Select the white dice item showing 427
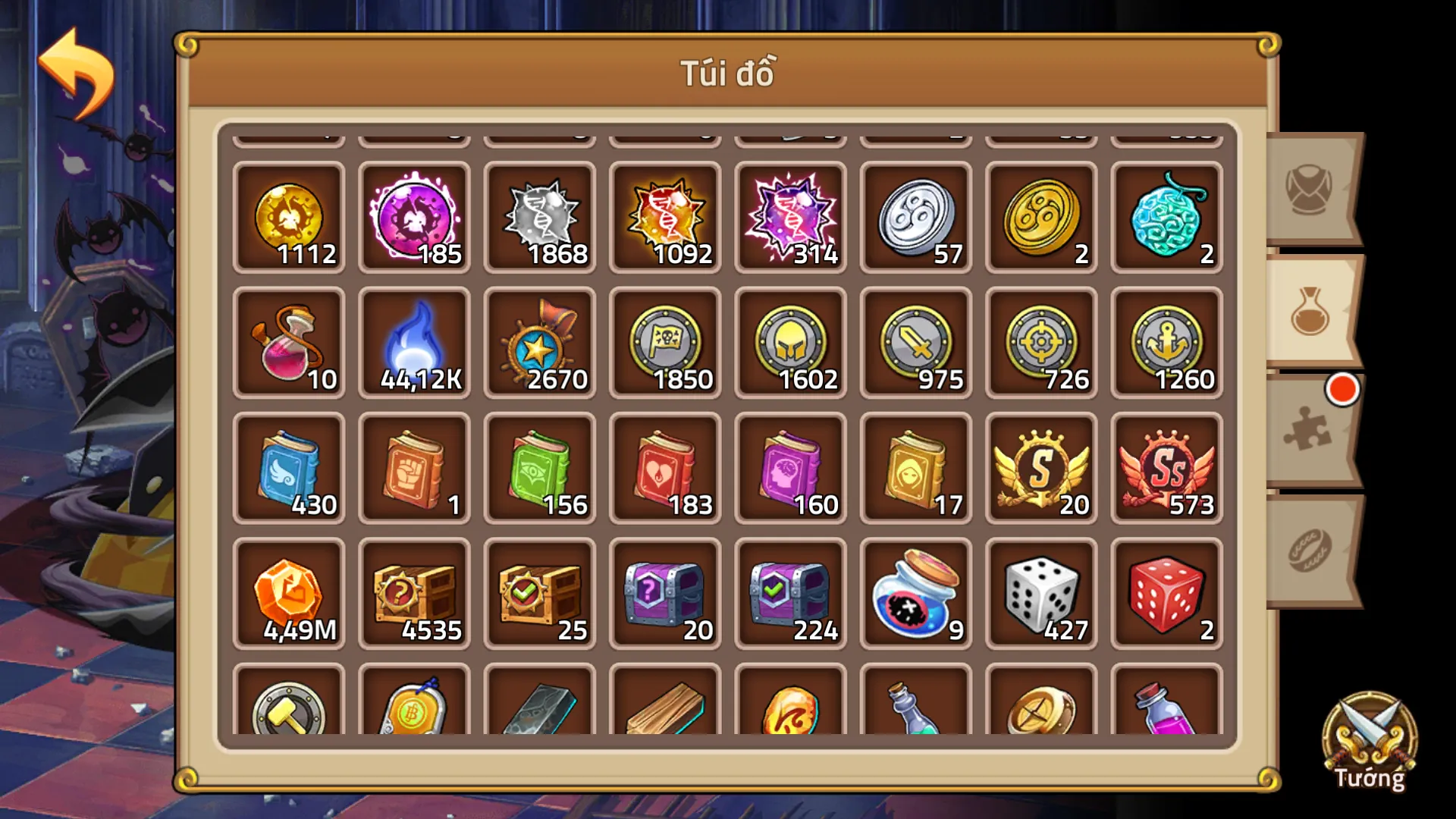Image resolution: width=1456 pixels, height=819 pixels. click(1040, 595)
